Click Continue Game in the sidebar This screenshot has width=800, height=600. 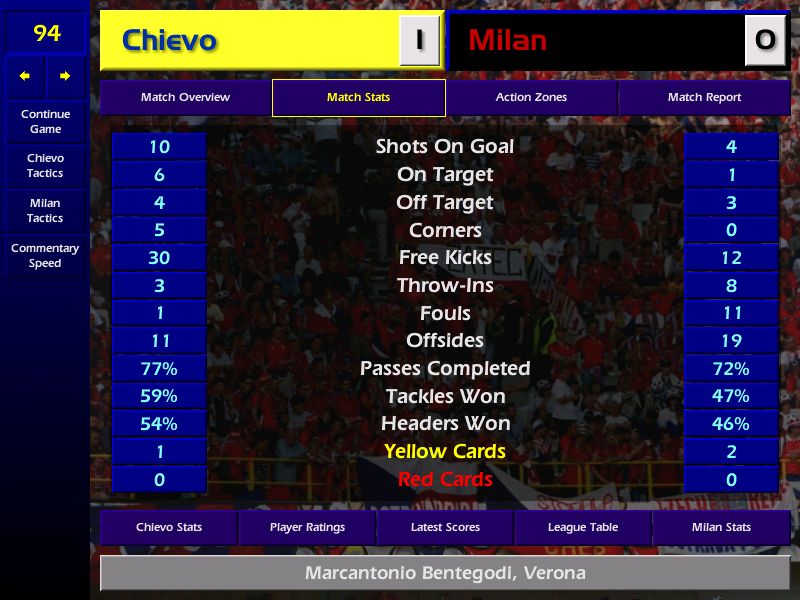click(x=45, y=121)
